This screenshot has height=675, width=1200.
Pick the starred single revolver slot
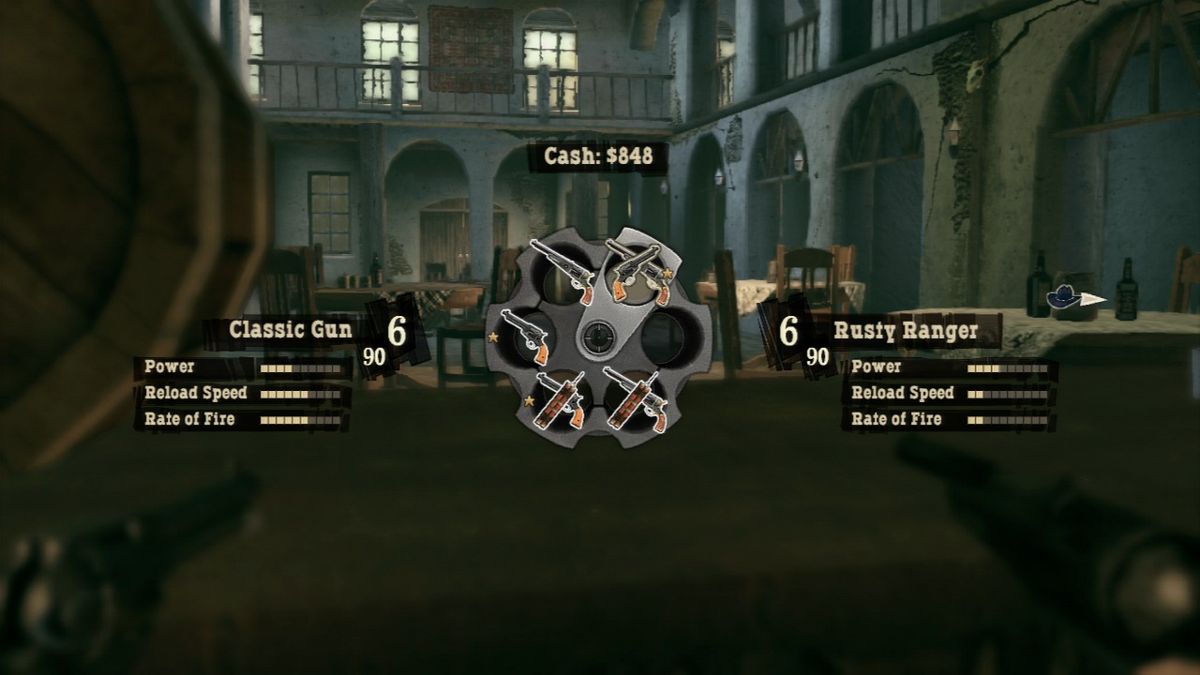click(525, 336)
